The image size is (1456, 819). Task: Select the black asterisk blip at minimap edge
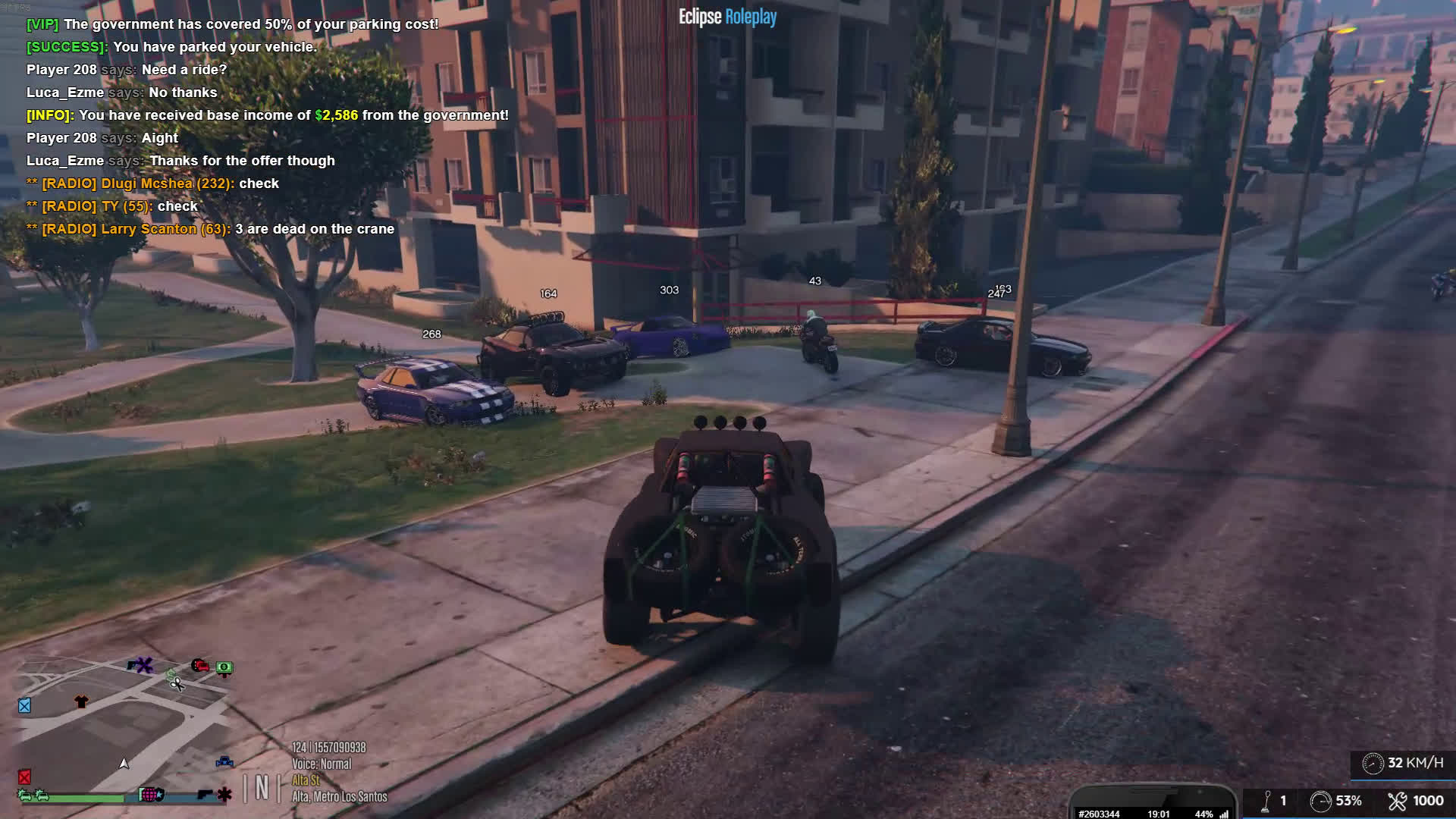coord(224,795)
